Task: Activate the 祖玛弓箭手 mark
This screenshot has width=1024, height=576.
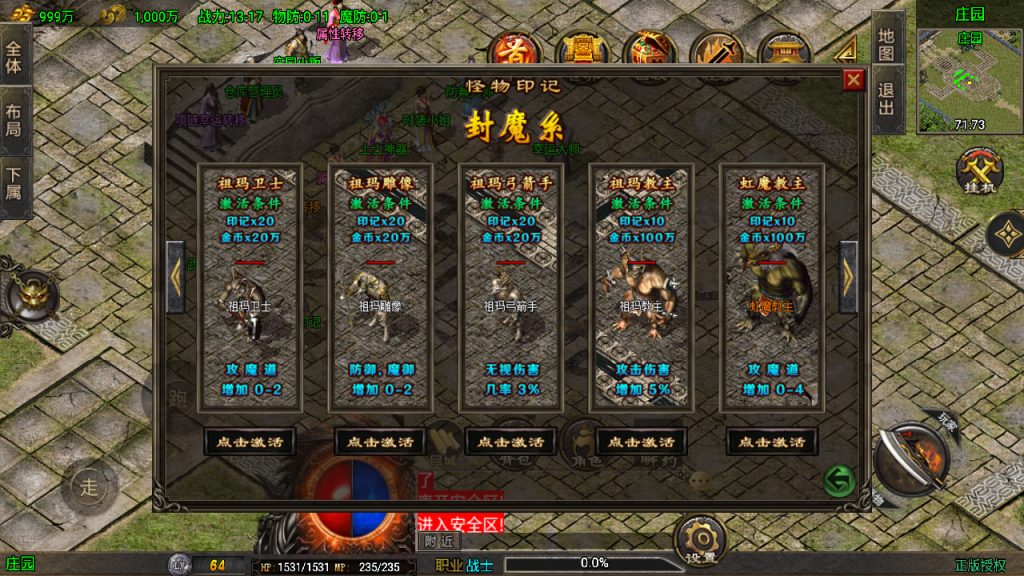Action: pyautogui.click(x=510, y=441)
